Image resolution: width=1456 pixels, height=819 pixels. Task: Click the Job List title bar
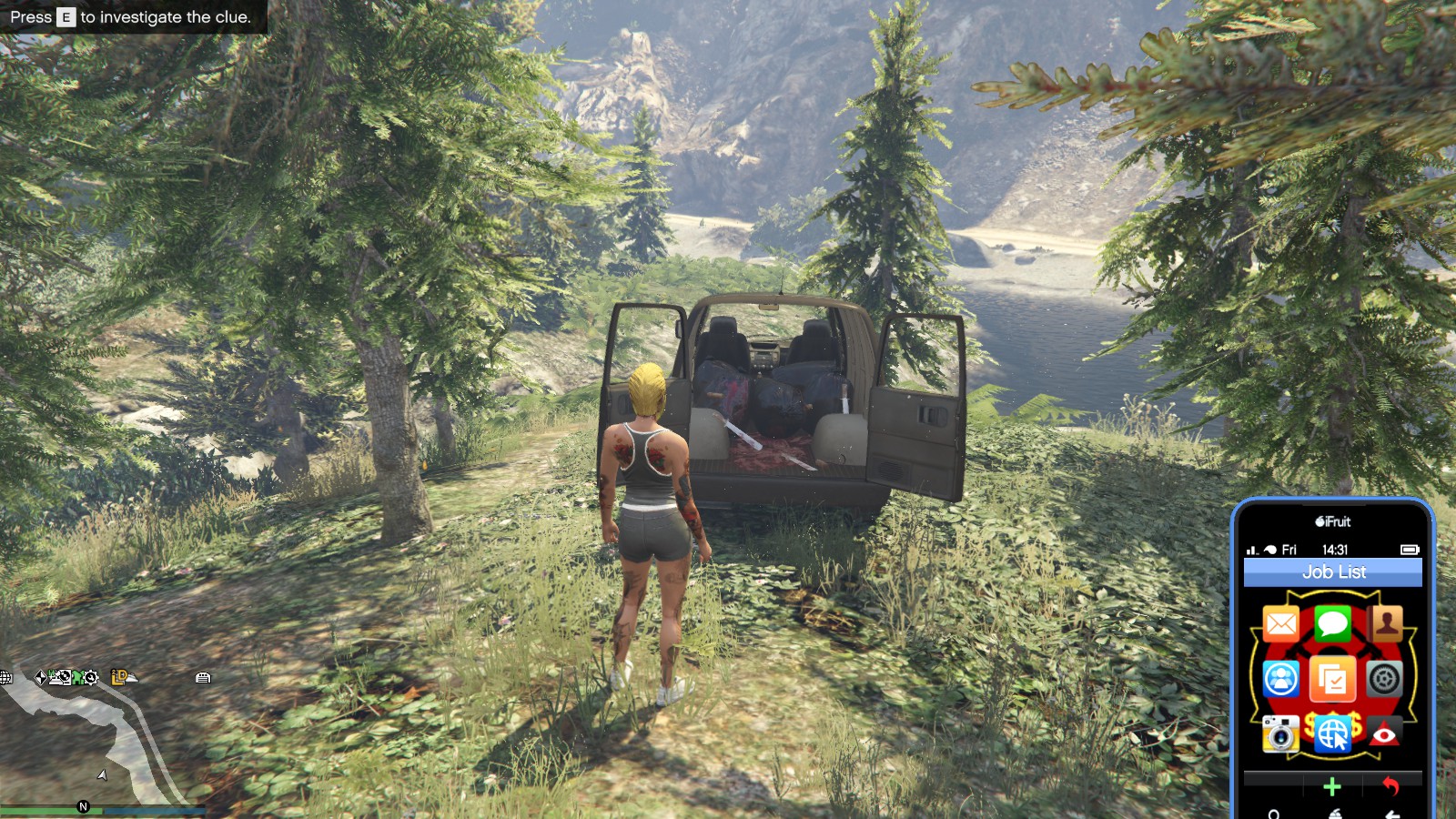[x=1335, y=571]
